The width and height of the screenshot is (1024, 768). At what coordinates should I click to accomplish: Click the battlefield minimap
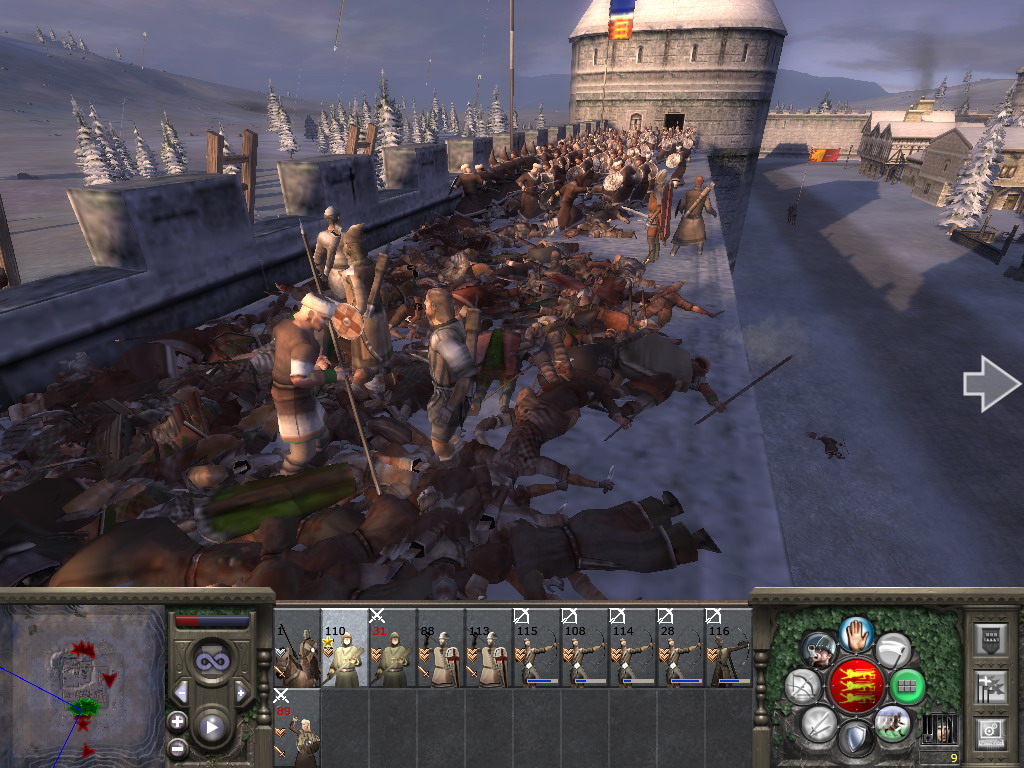(82, 682)
